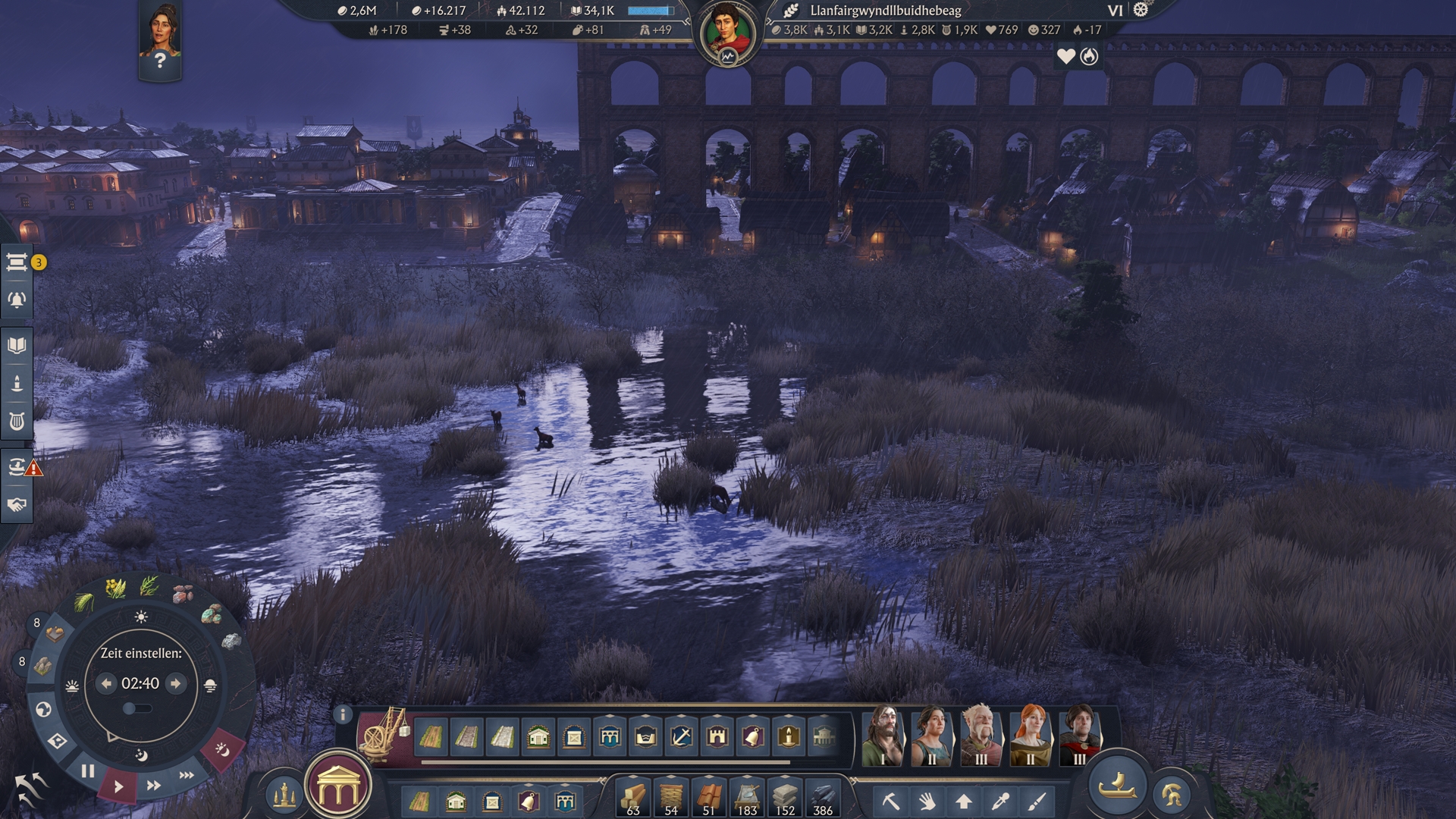Choose the warehouse crate building icon
The height and width of the screenshot is (819, 1456).
pos(574,736)
